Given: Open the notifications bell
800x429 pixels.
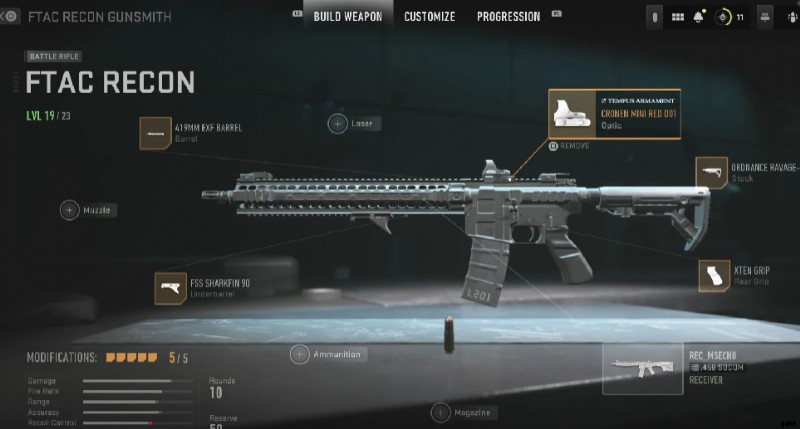Looking at the screenshot, I should click(698, 18).
